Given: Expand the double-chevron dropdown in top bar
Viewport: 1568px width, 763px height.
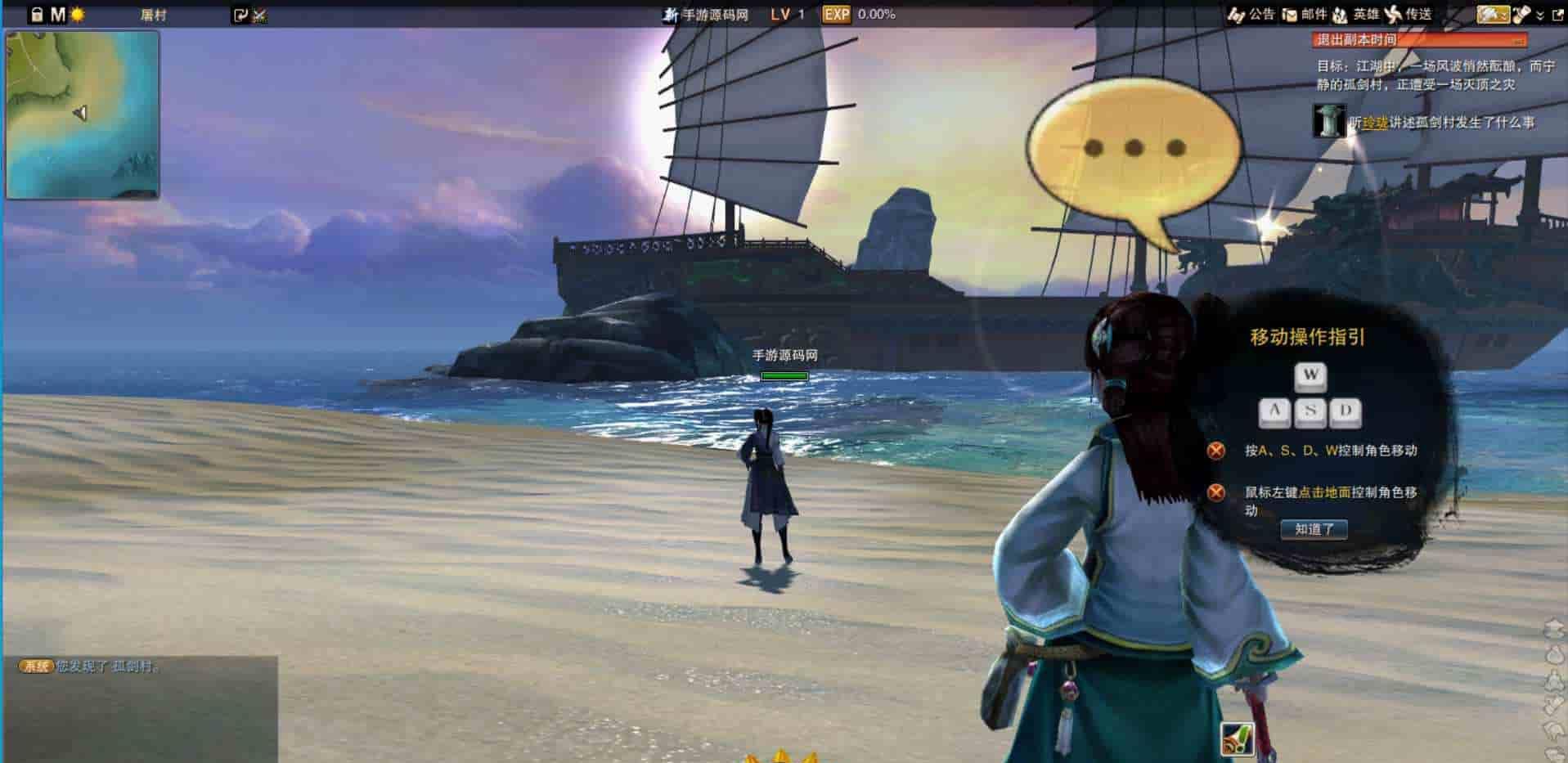Looking at the screenshot, I should [x=1540, y=15].
